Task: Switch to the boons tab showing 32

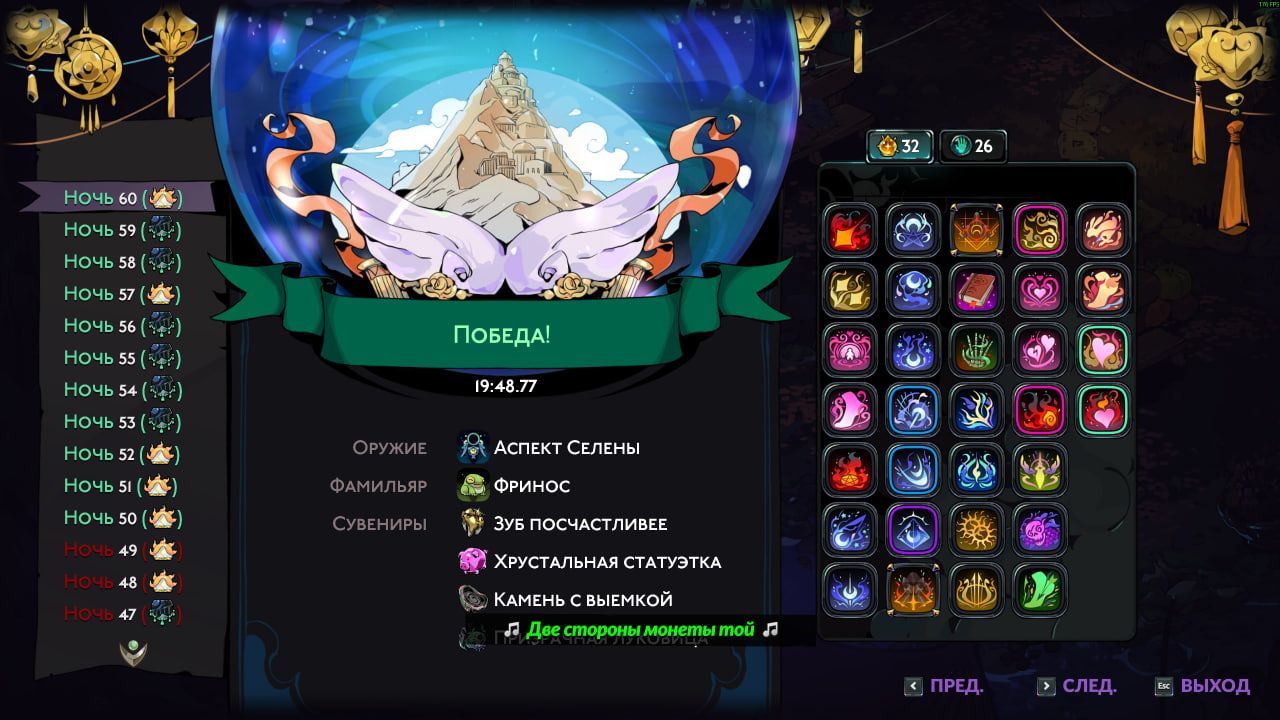Action: 899,146
